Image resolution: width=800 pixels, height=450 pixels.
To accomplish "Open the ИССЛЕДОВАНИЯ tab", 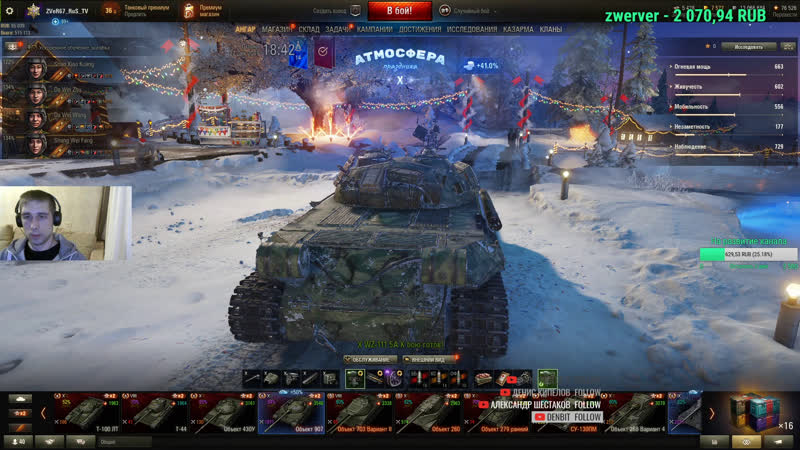I will pos(472,30).
